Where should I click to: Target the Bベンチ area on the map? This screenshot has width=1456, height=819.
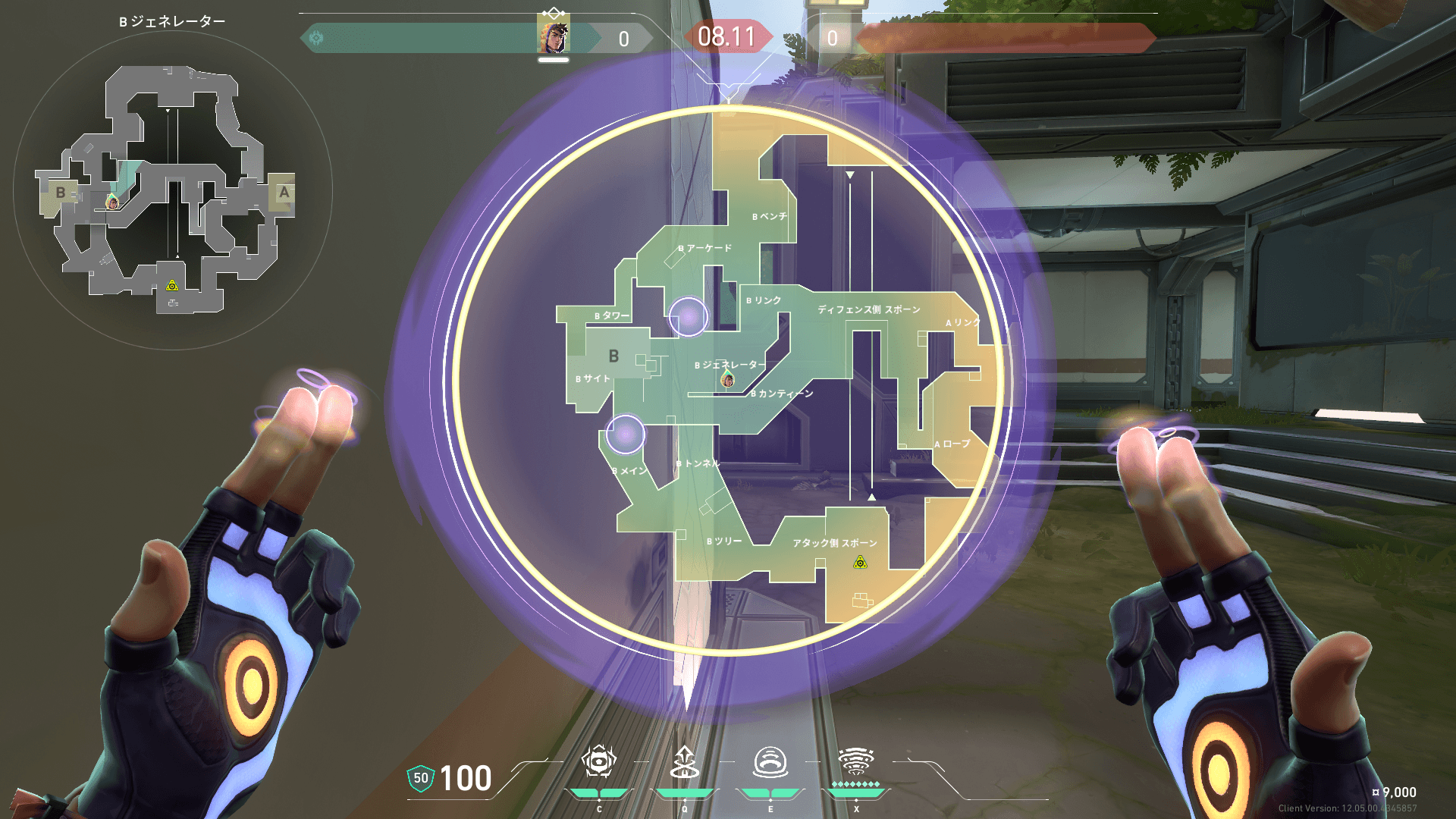770,217
